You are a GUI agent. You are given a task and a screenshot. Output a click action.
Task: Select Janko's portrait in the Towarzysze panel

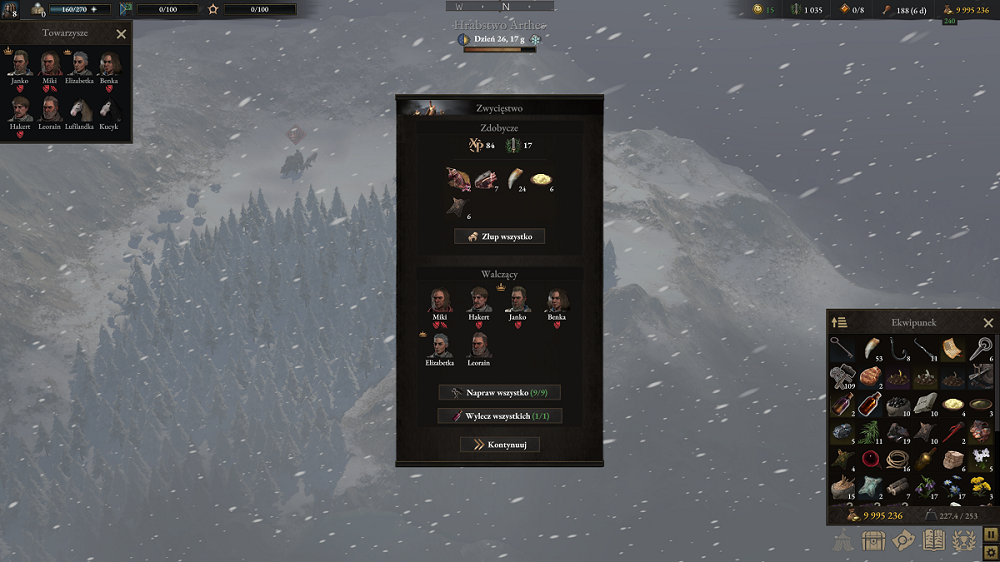pyautogui.click(x=20, y=64)
